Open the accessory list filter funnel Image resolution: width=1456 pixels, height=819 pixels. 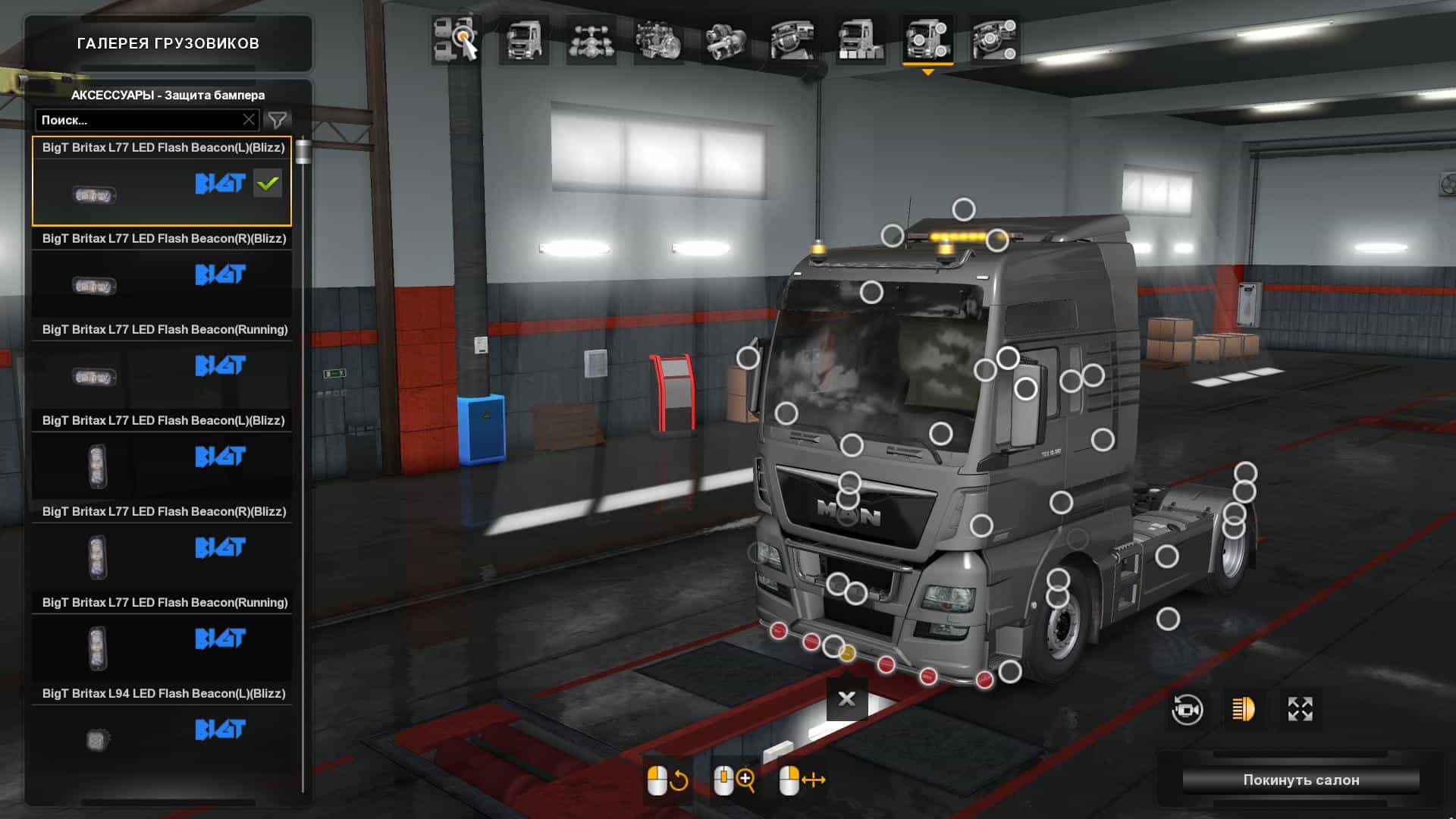click(278, 120)
